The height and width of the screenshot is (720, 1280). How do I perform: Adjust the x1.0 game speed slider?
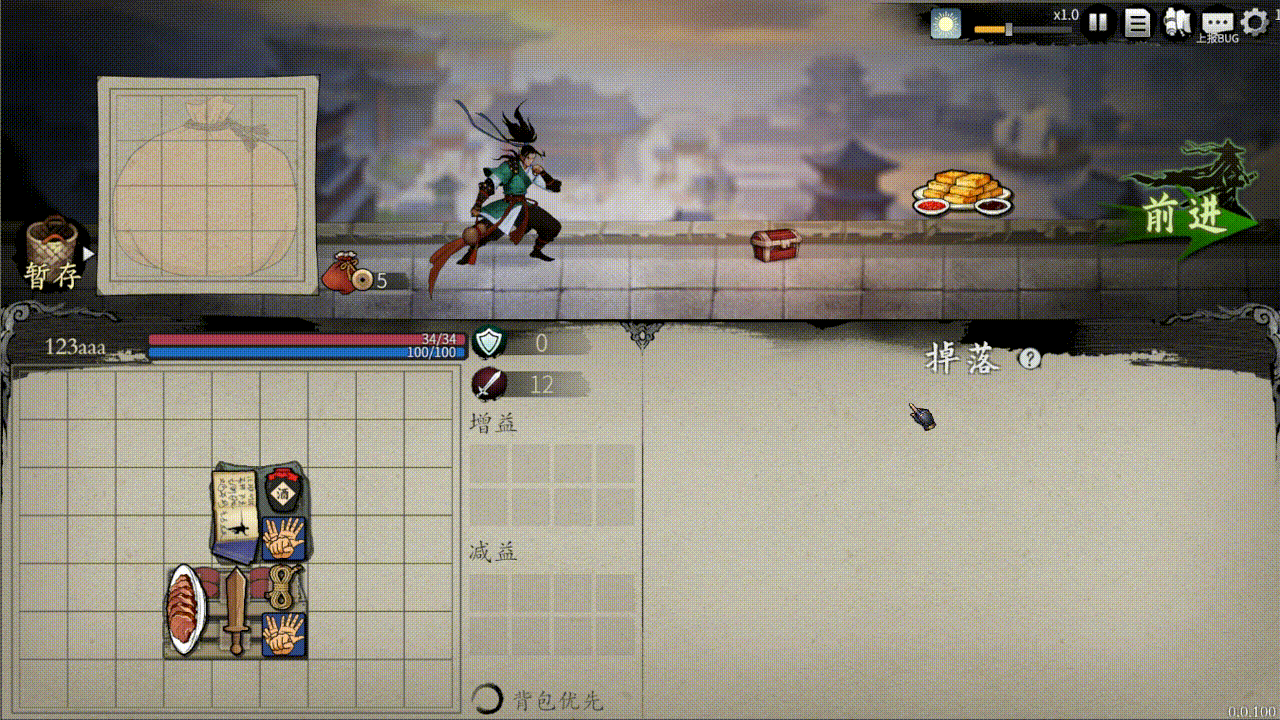(1009, 29)
